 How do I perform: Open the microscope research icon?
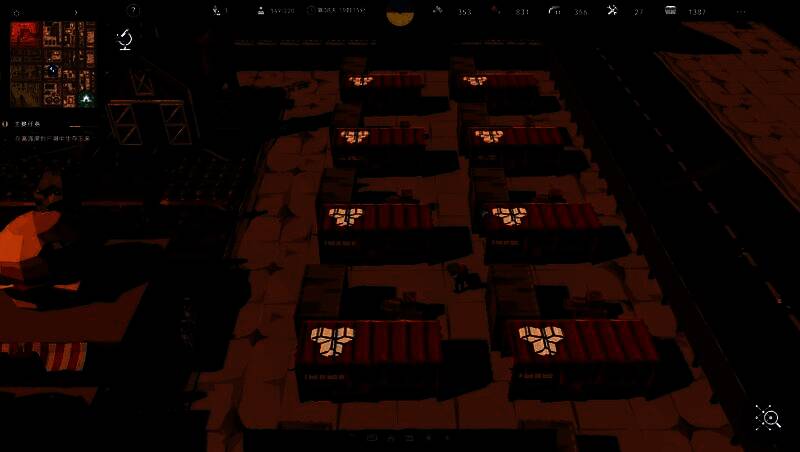point(125,39)
